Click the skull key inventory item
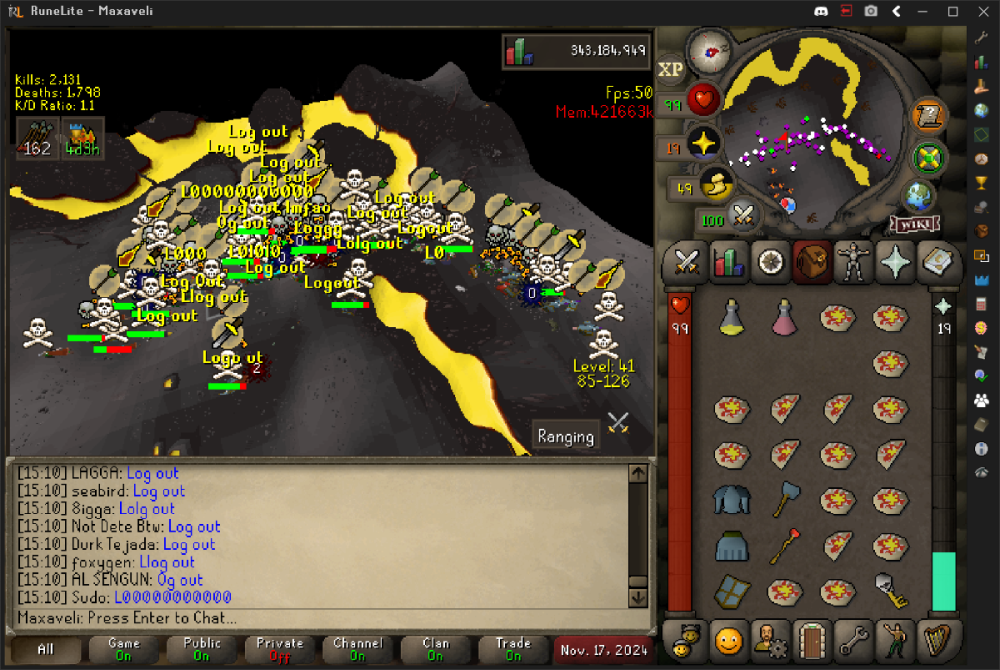 (888, 590)
